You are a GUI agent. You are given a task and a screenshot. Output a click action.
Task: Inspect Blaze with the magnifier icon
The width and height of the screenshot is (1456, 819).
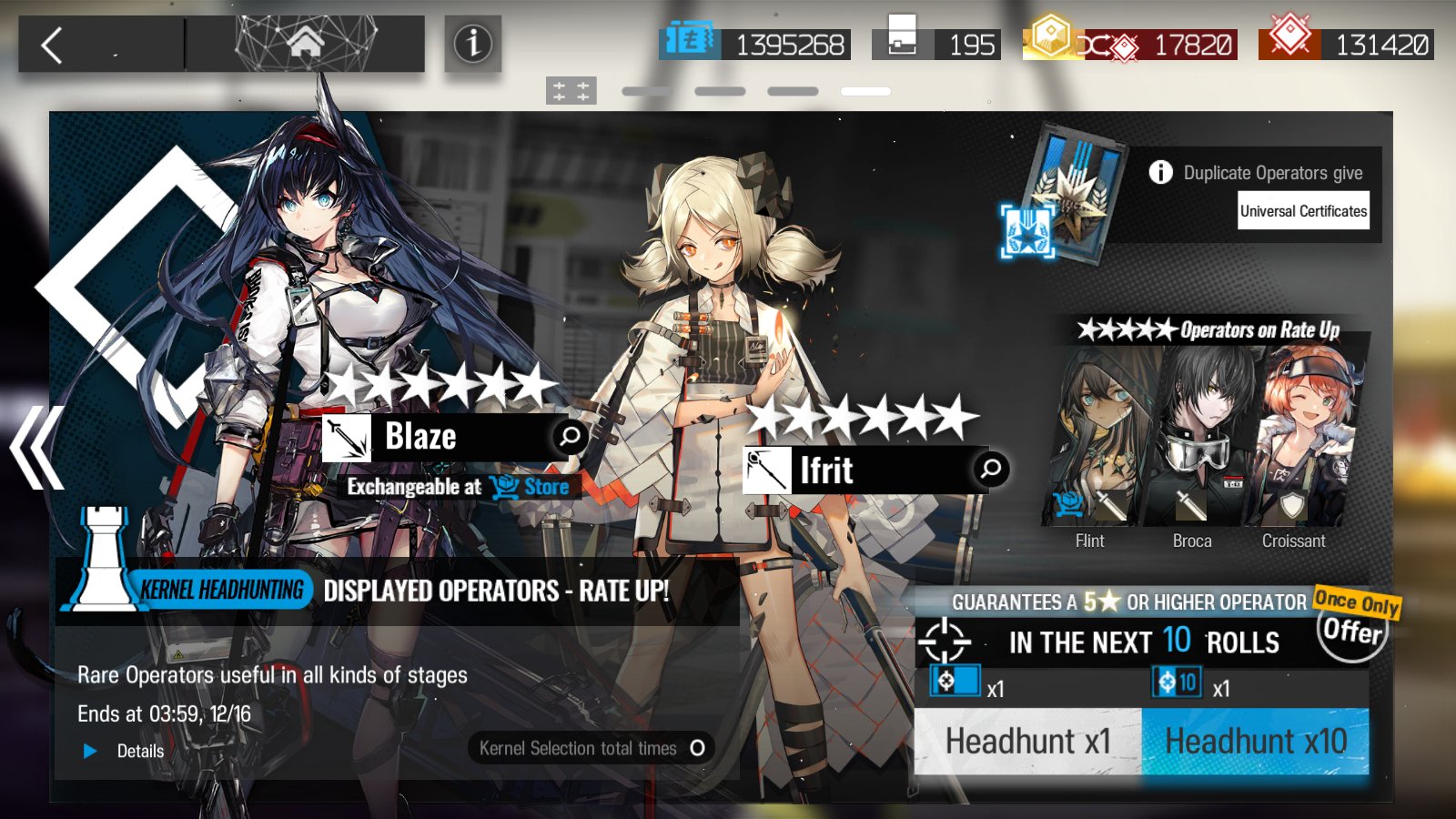coord(570,437)
